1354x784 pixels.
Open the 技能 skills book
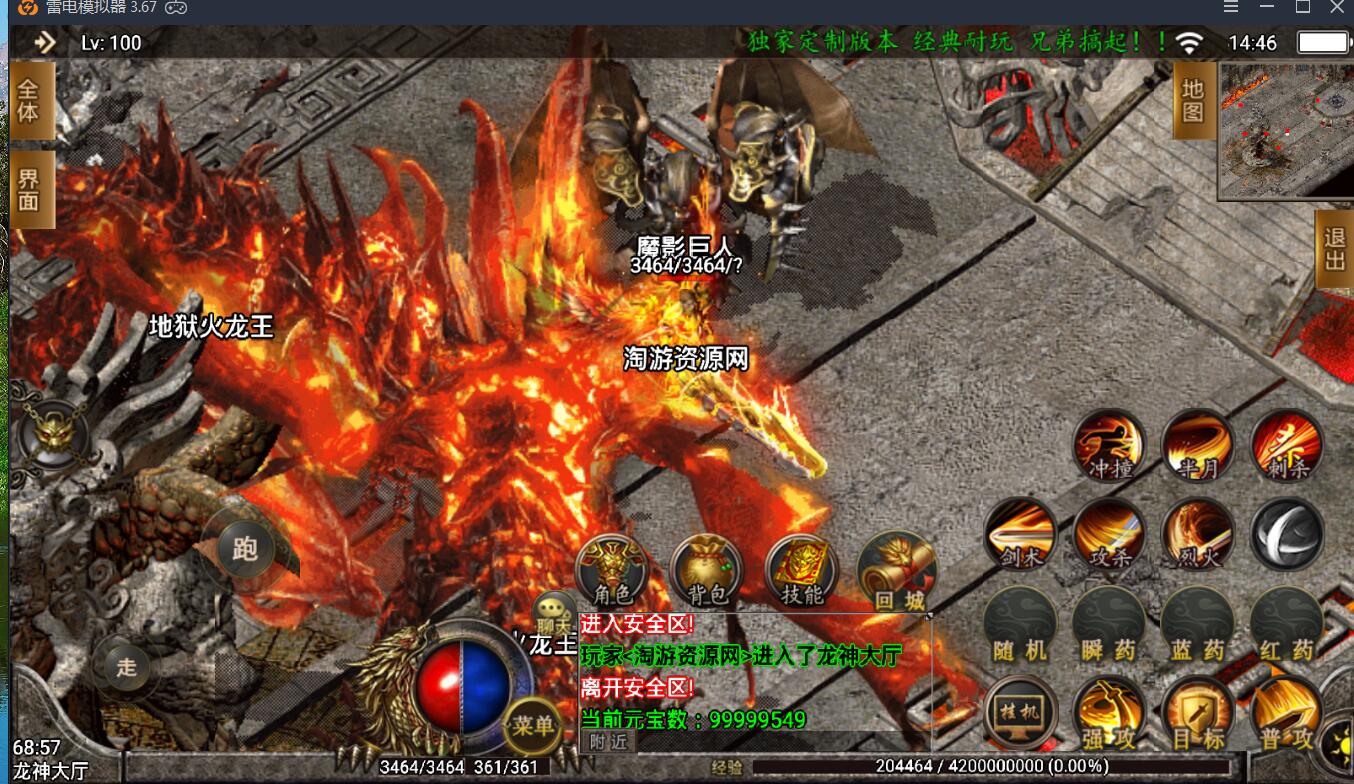(x=801, y=571)
